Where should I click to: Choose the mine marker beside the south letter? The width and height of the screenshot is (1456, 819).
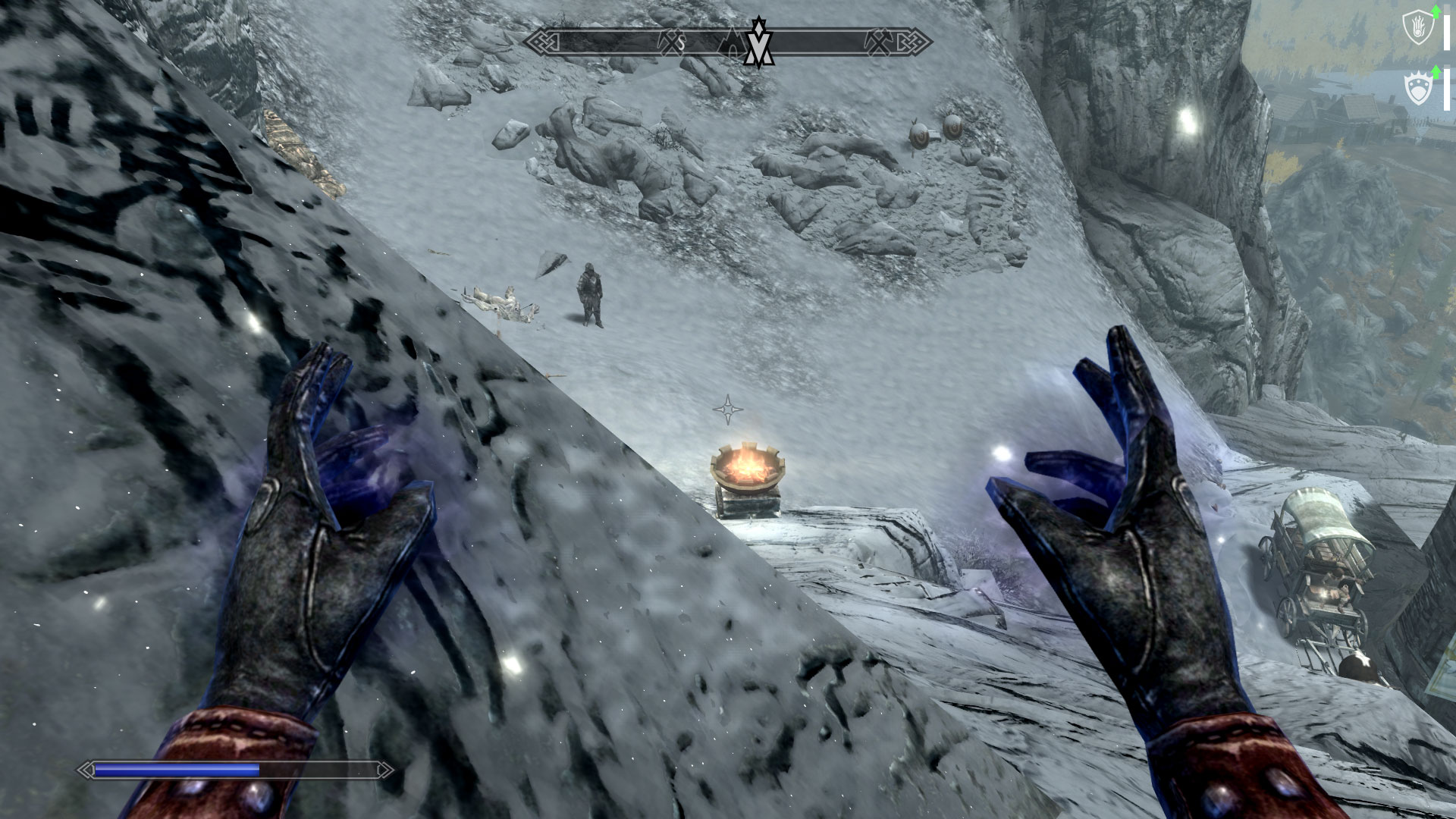click(670, 42)
